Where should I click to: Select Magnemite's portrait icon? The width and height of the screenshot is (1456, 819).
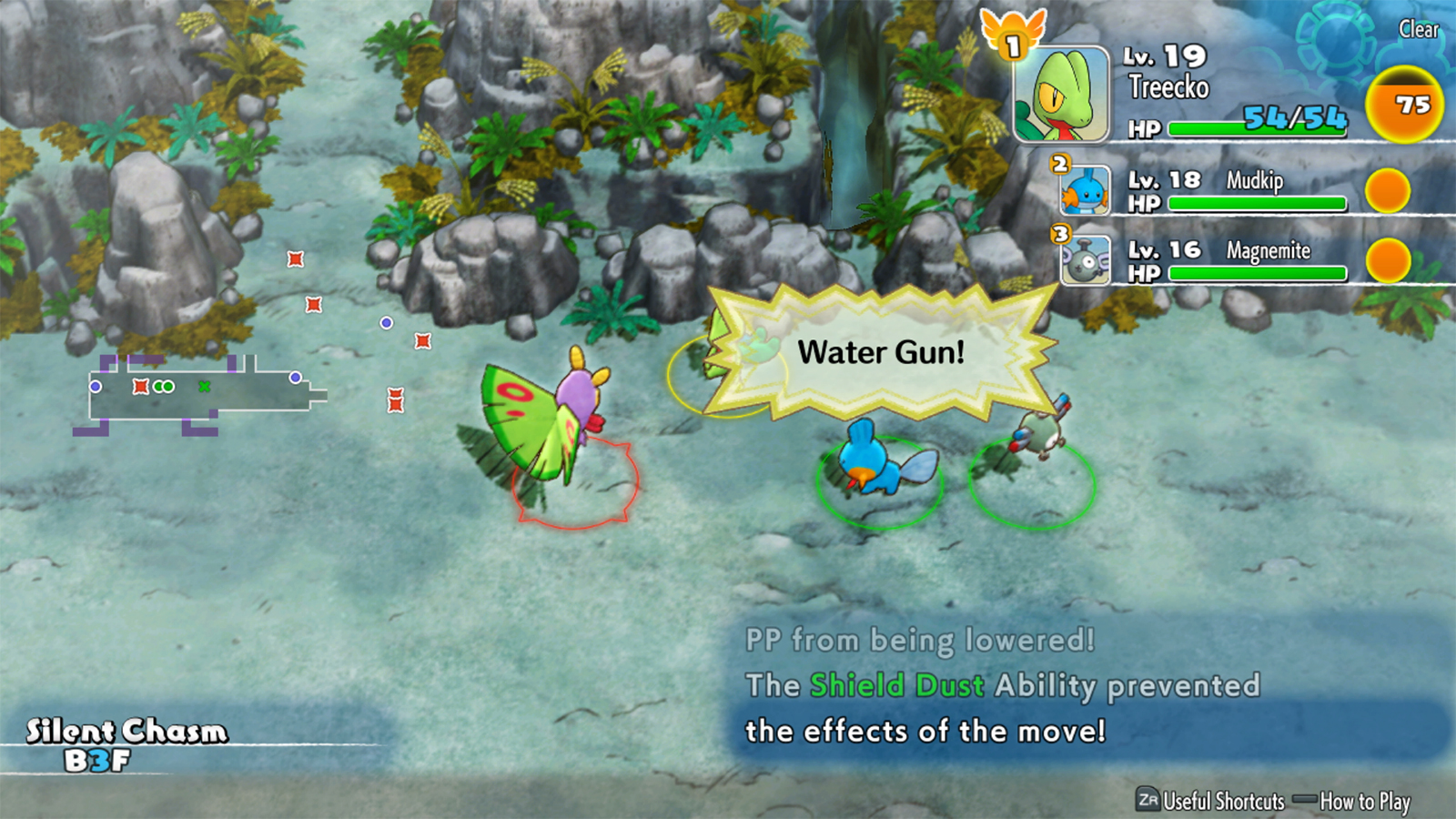[1087, 259]
